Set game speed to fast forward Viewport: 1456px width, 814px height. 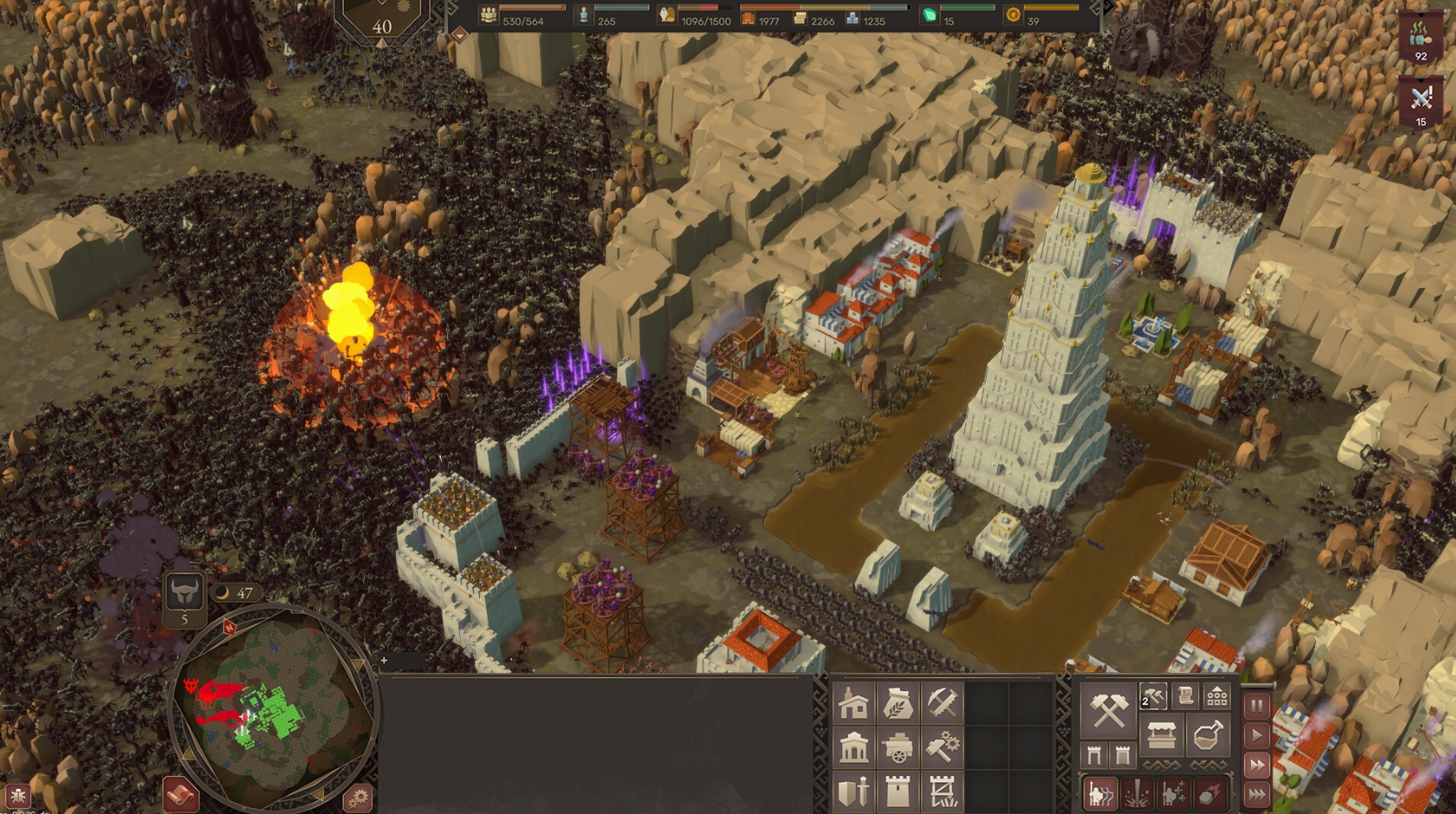1256,765
